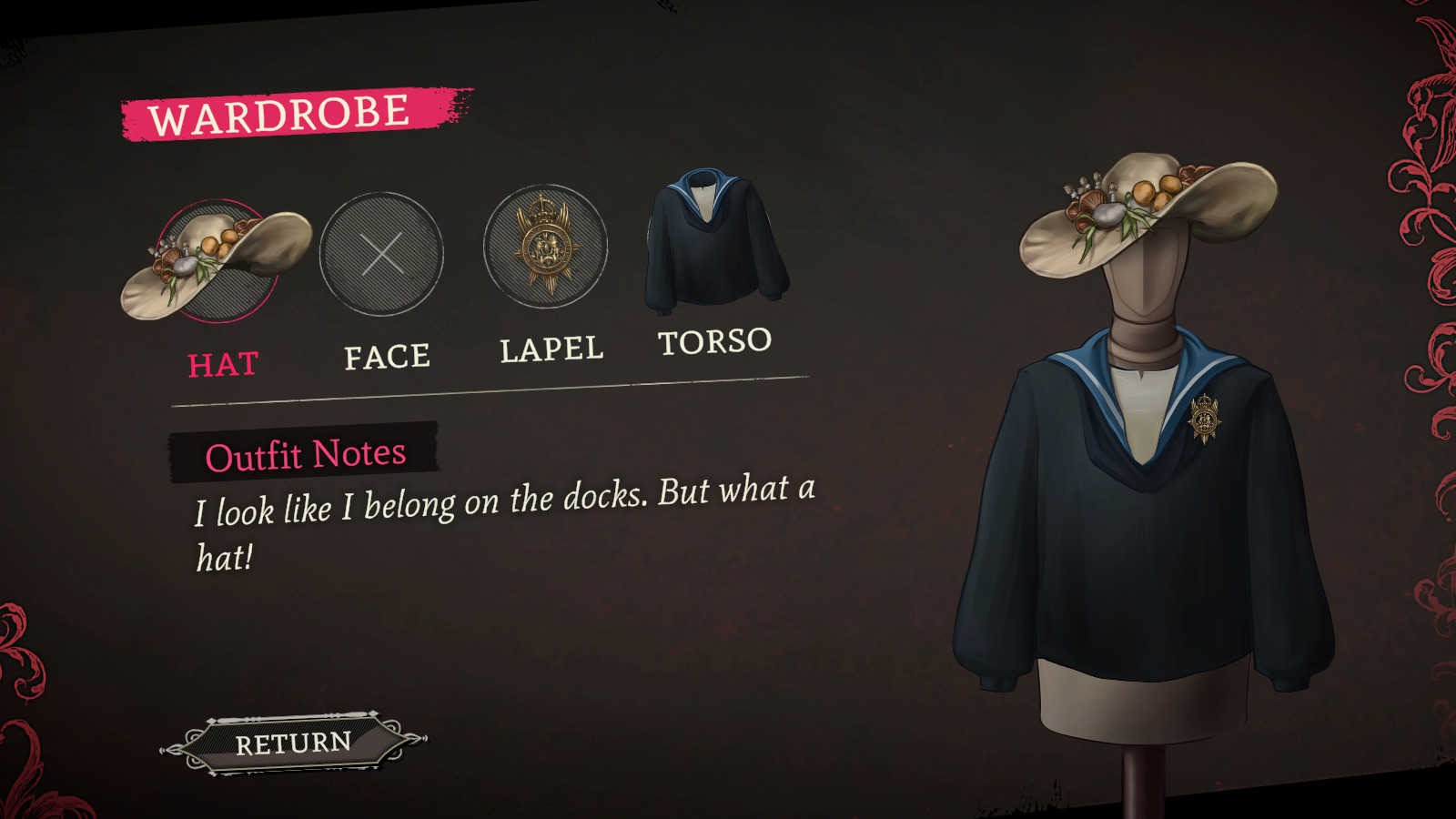This screenshot has height=819, width=1456.
Task: Enable the LAPEL badge on the outfit
Action: coord(544,243)
